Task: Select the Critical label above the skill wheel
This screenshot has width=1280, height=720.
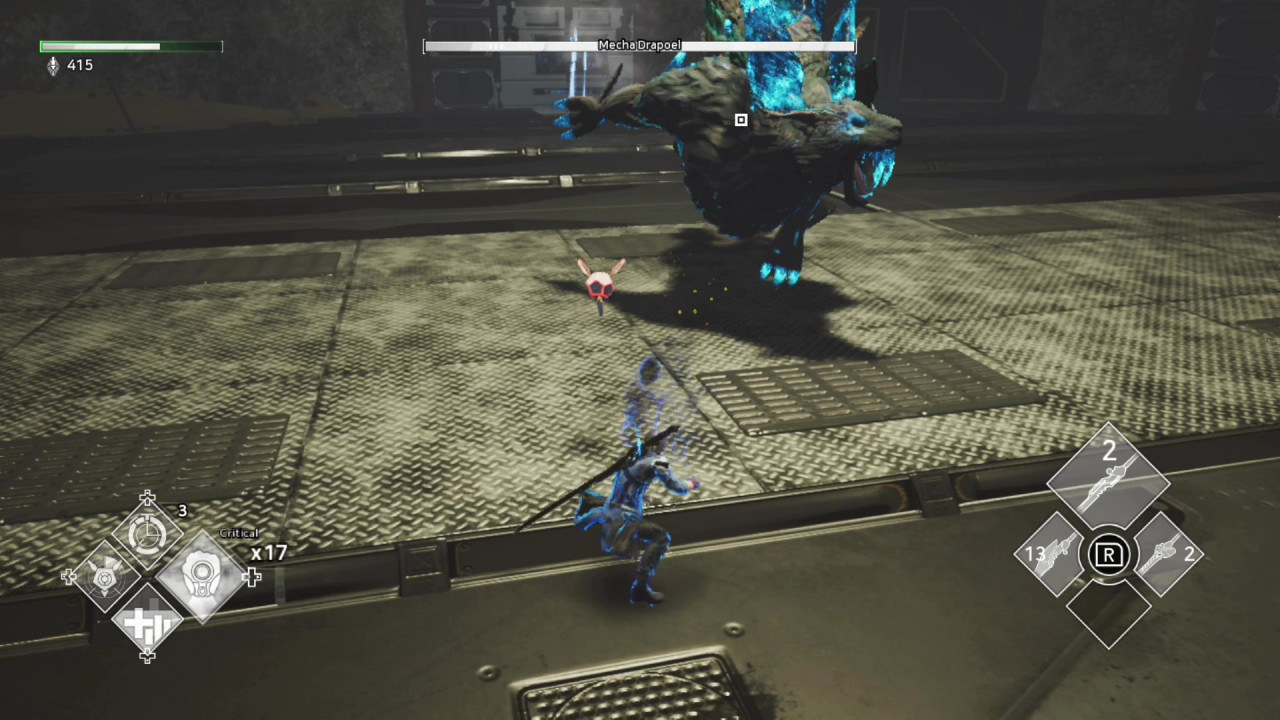Action: pyautogui.click(x=239, y=533)
